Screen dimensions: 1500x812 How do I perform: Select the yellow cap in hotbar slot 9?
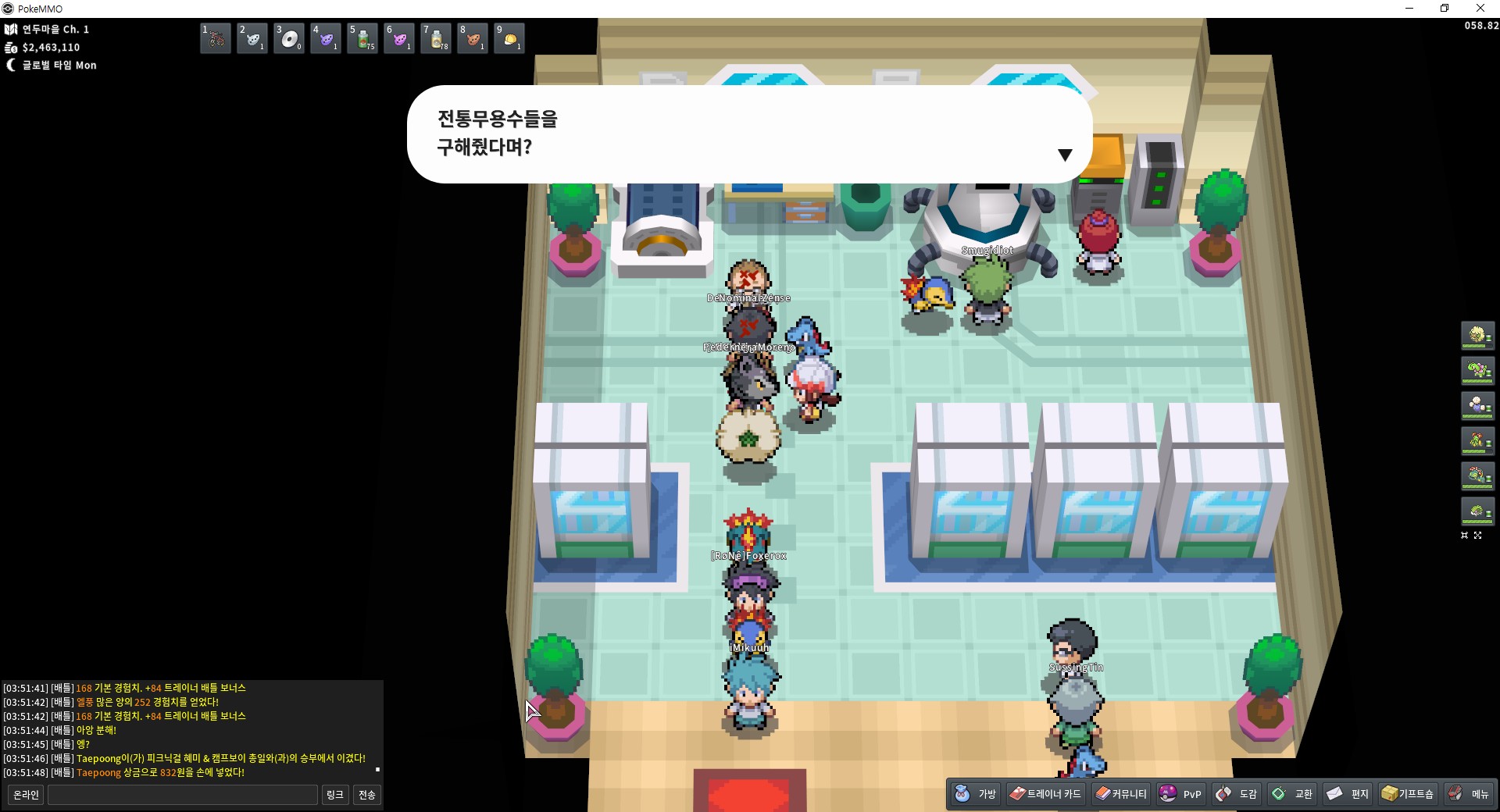pos(509,38)
